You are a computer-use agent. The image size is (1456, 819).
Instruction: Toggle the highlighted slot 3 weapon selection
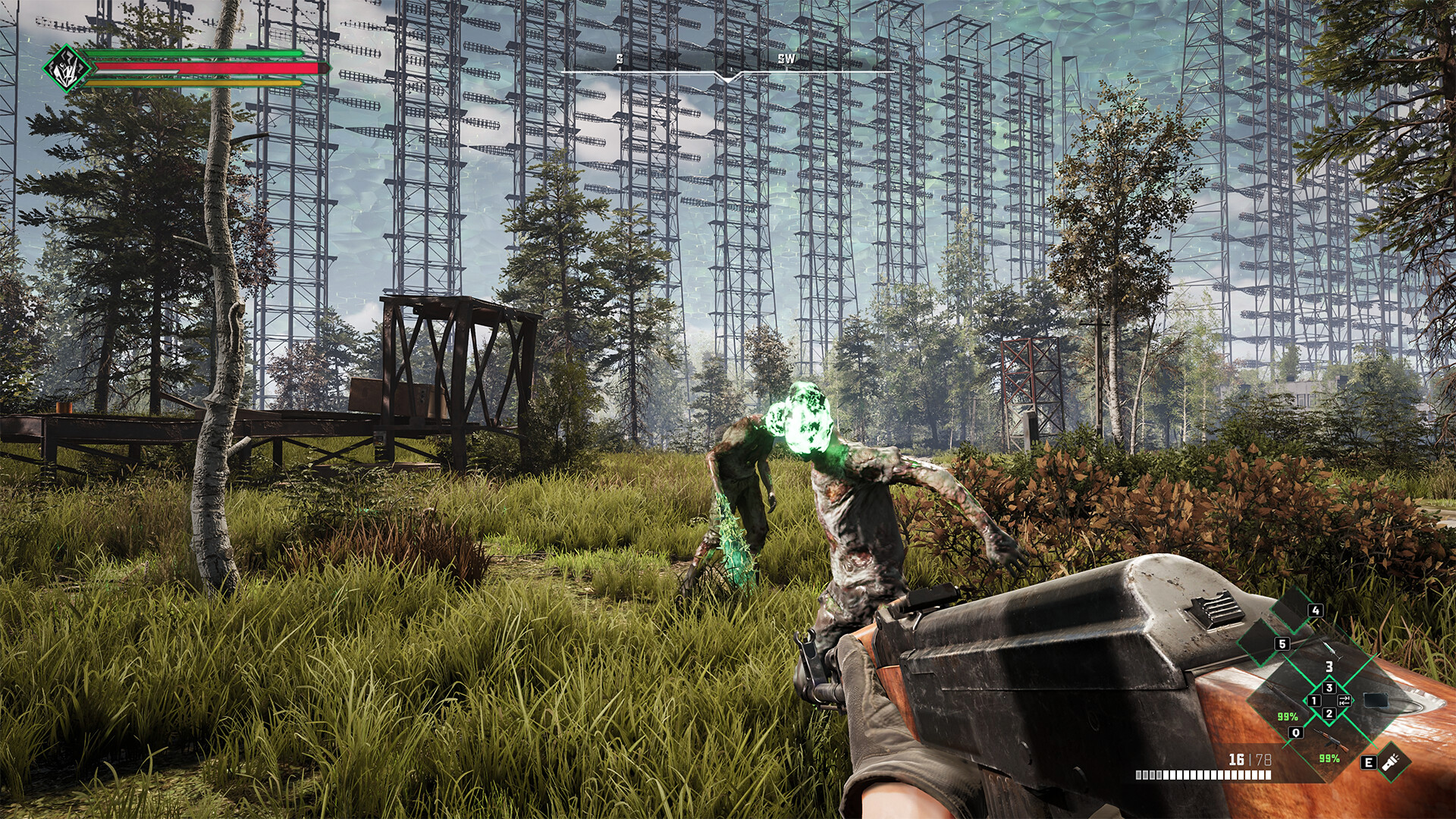coord(1329,688)
